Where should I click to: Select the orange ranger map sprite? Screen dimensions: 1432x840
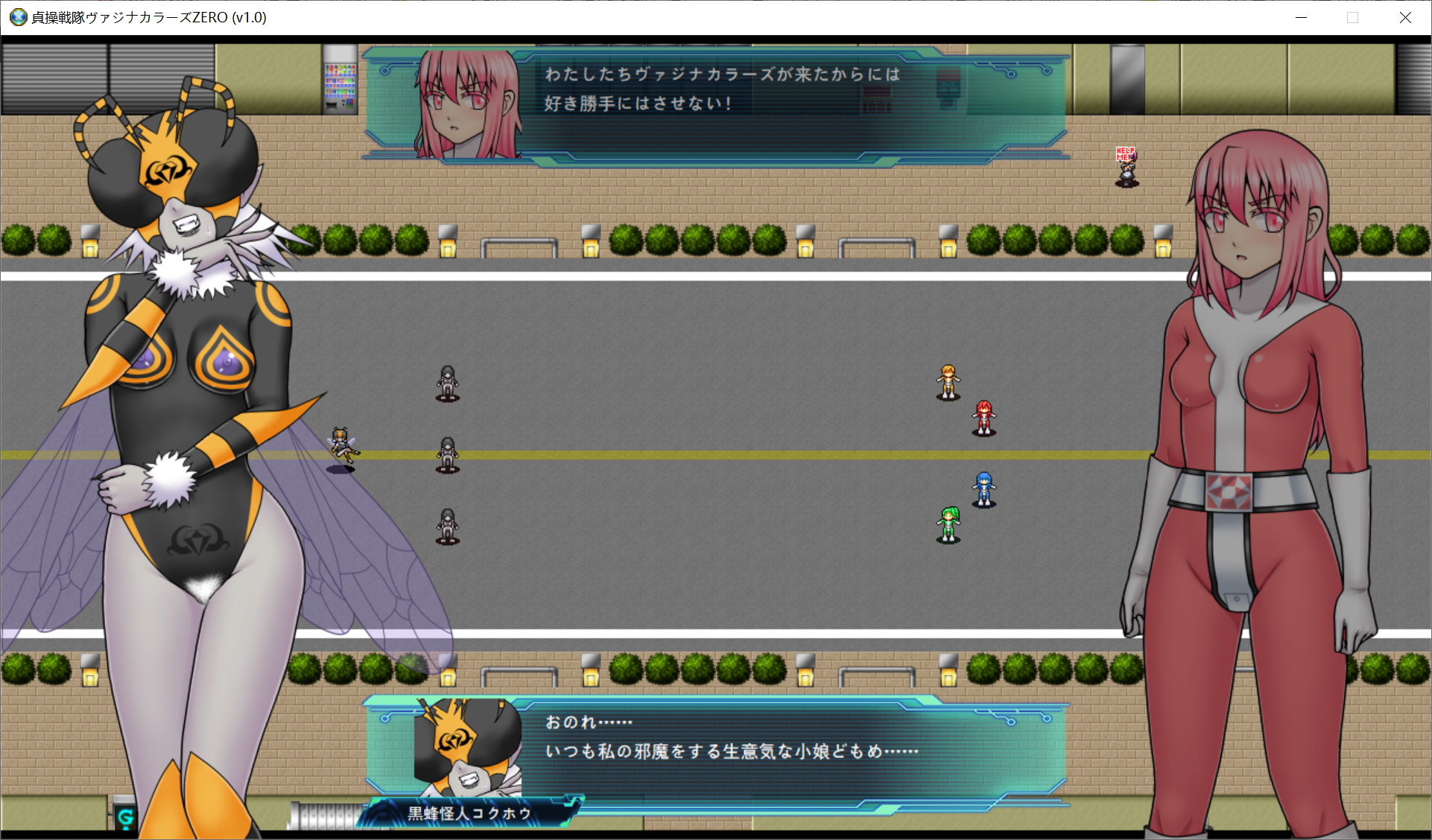[948, 382]
